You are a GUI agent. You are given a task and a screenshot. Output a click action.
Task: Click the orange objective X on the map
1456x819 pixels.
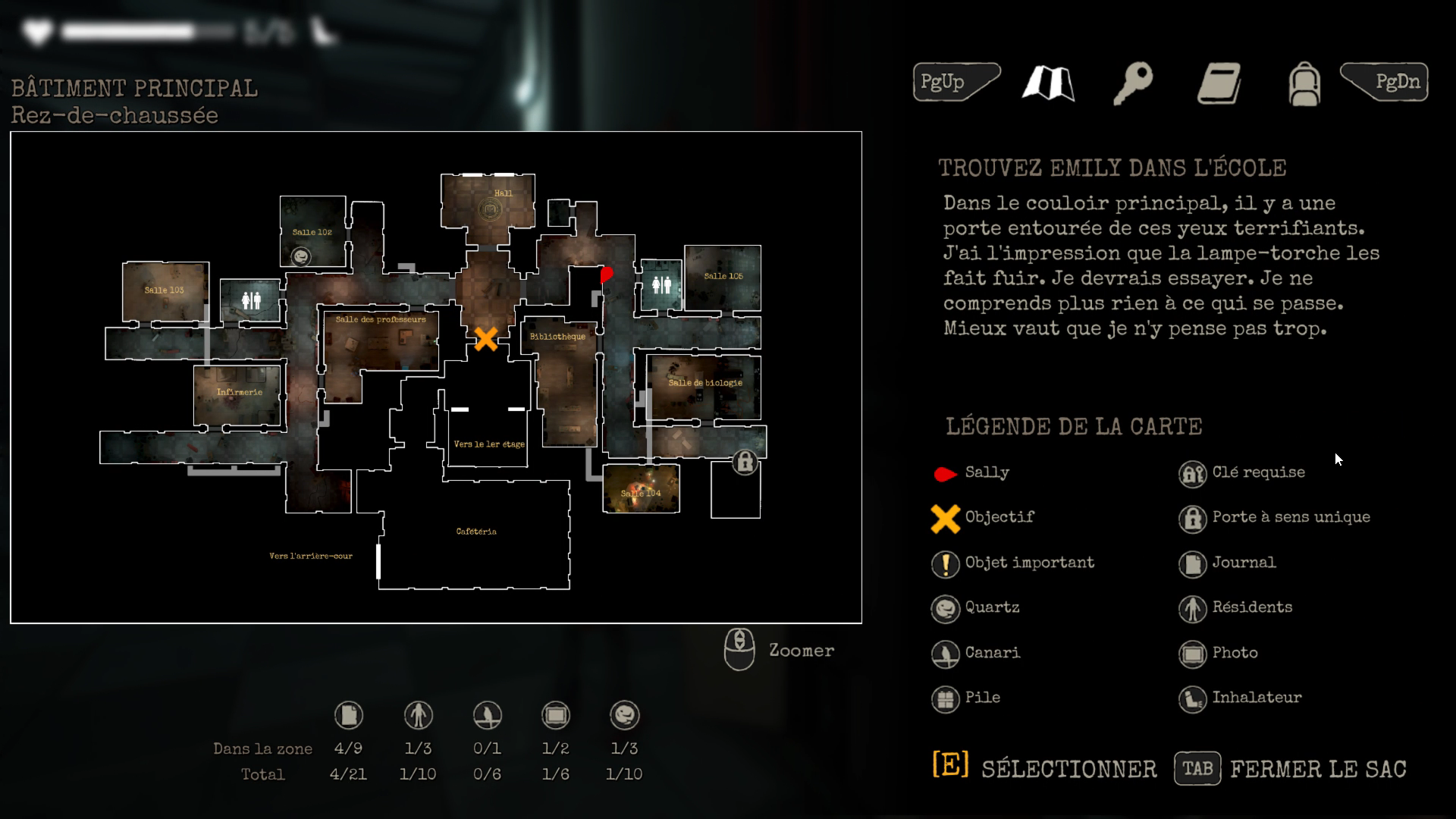click(486, 338)
